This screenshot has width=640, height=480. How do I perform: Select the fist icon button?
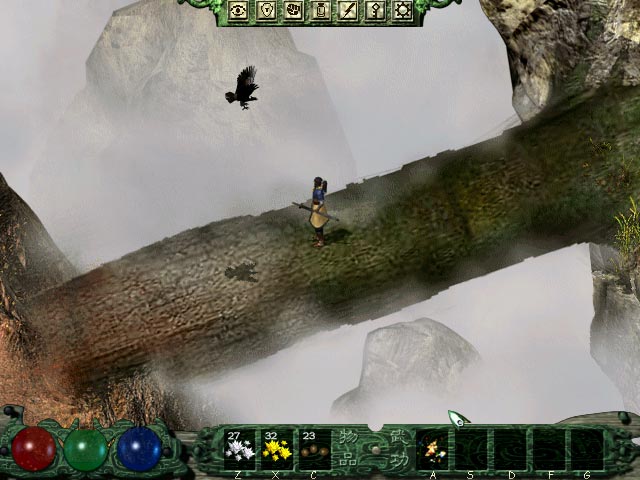pos(294,11)
